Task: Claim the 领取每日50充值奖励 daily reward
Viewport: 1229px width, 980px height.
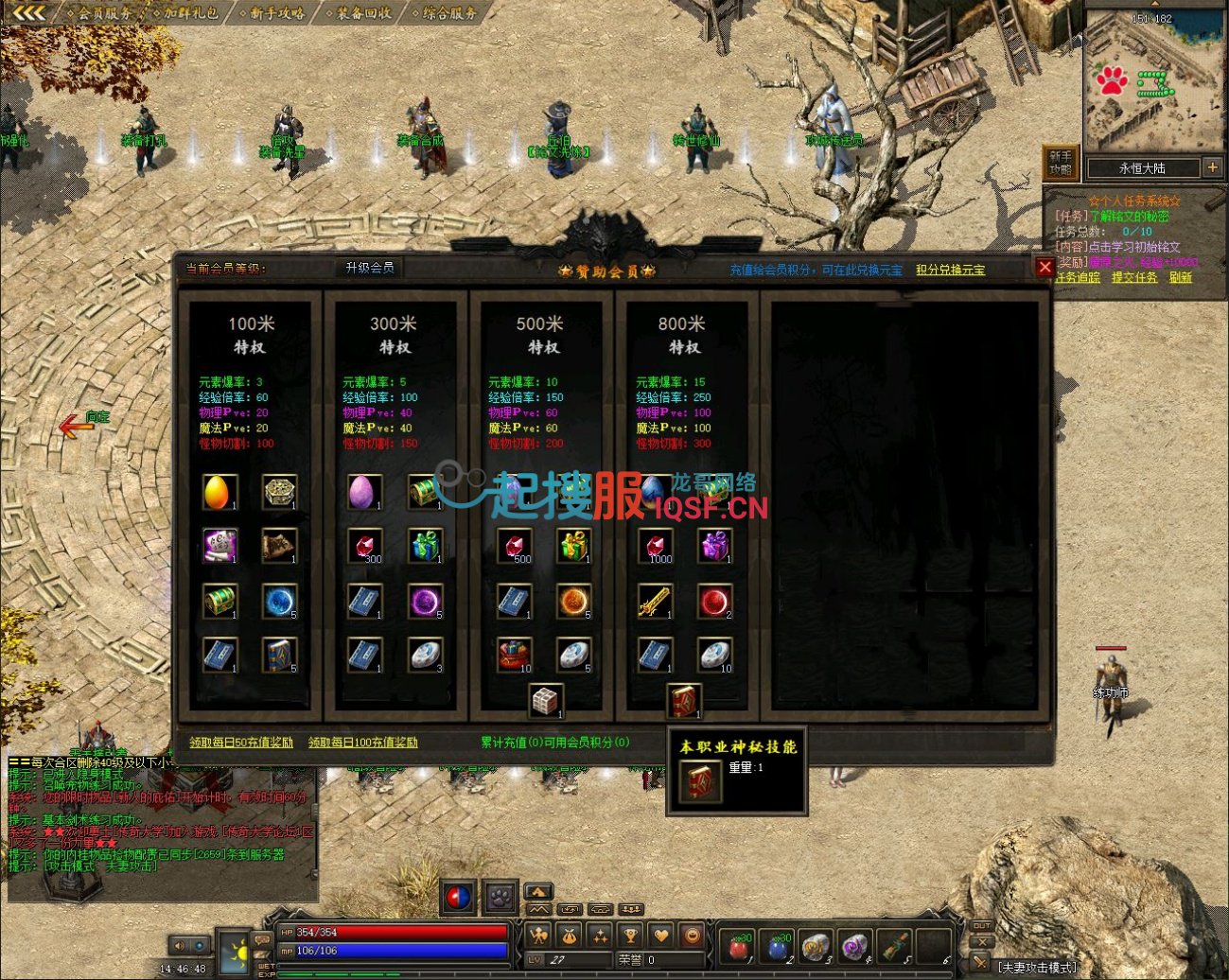Action: 241,743
